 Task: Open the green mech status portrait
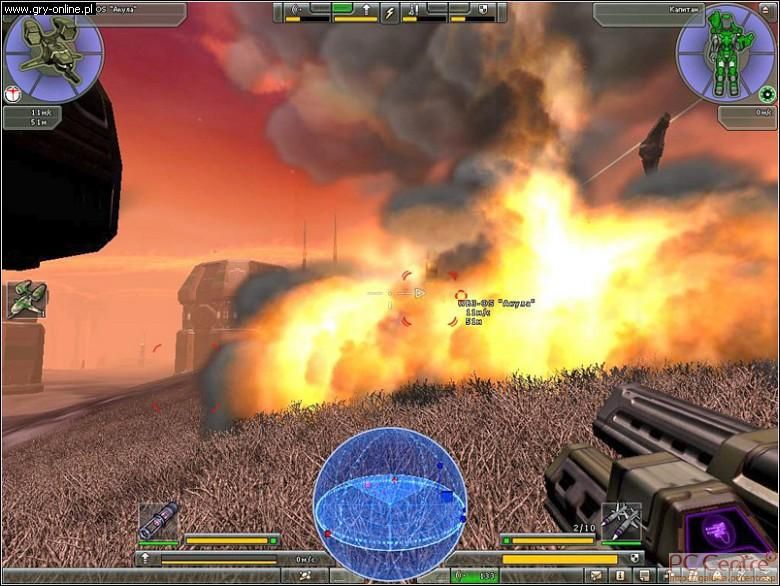(725, 52)
